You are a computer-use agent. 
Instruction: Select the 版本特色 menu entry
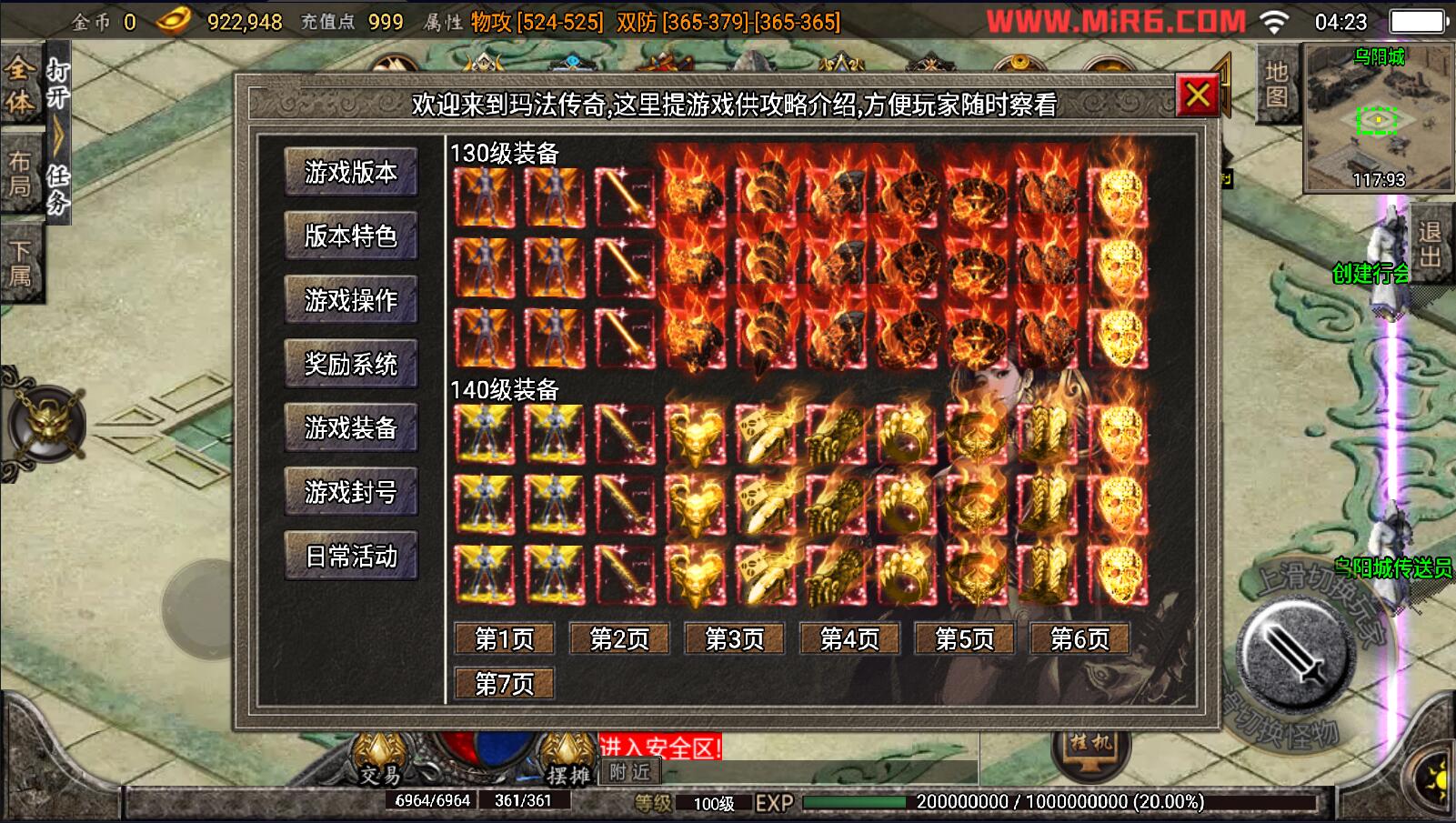(x=350, y=236)
